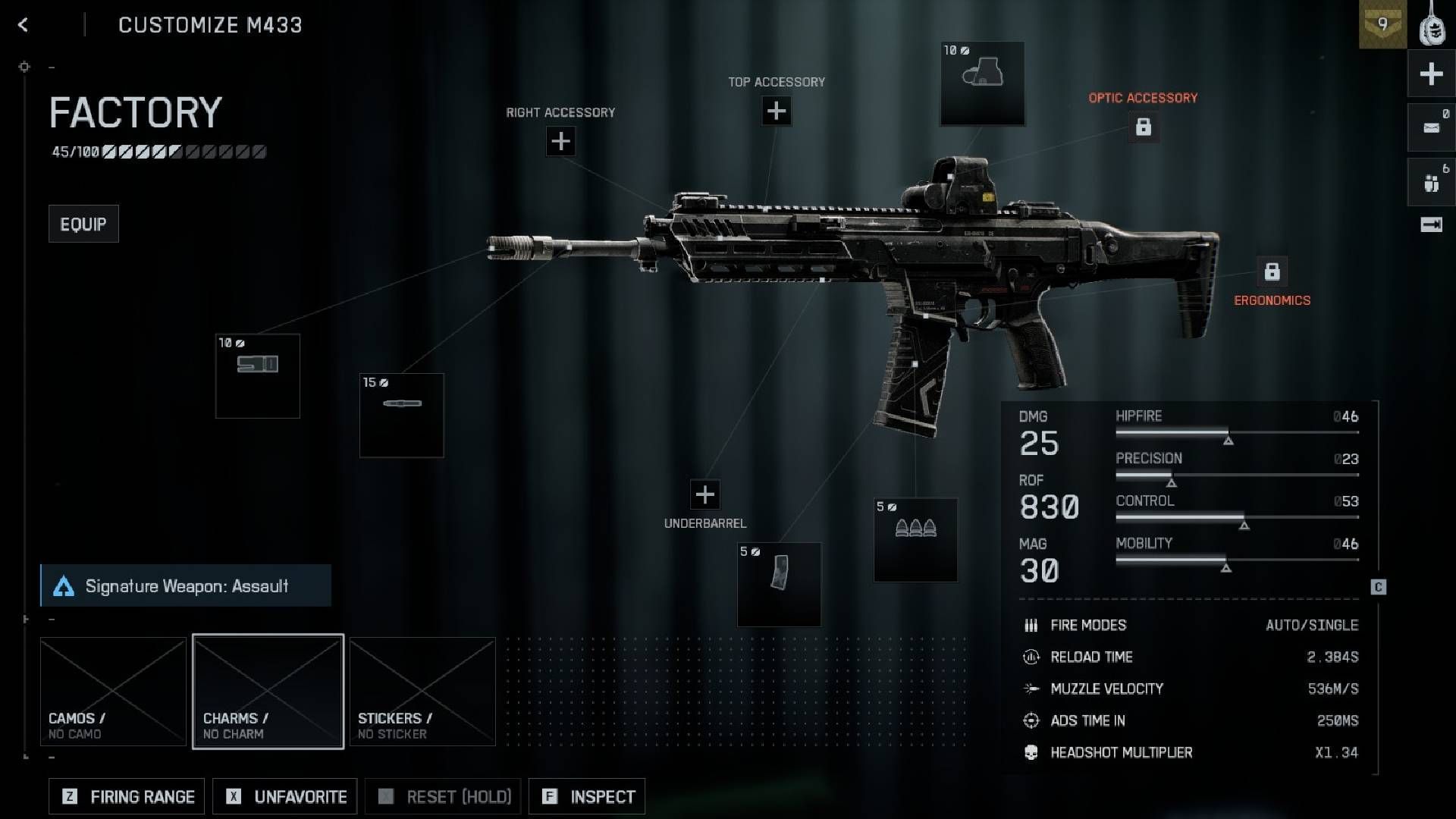Click the plus icon in the top-right sidebar

pos(1431,74)
